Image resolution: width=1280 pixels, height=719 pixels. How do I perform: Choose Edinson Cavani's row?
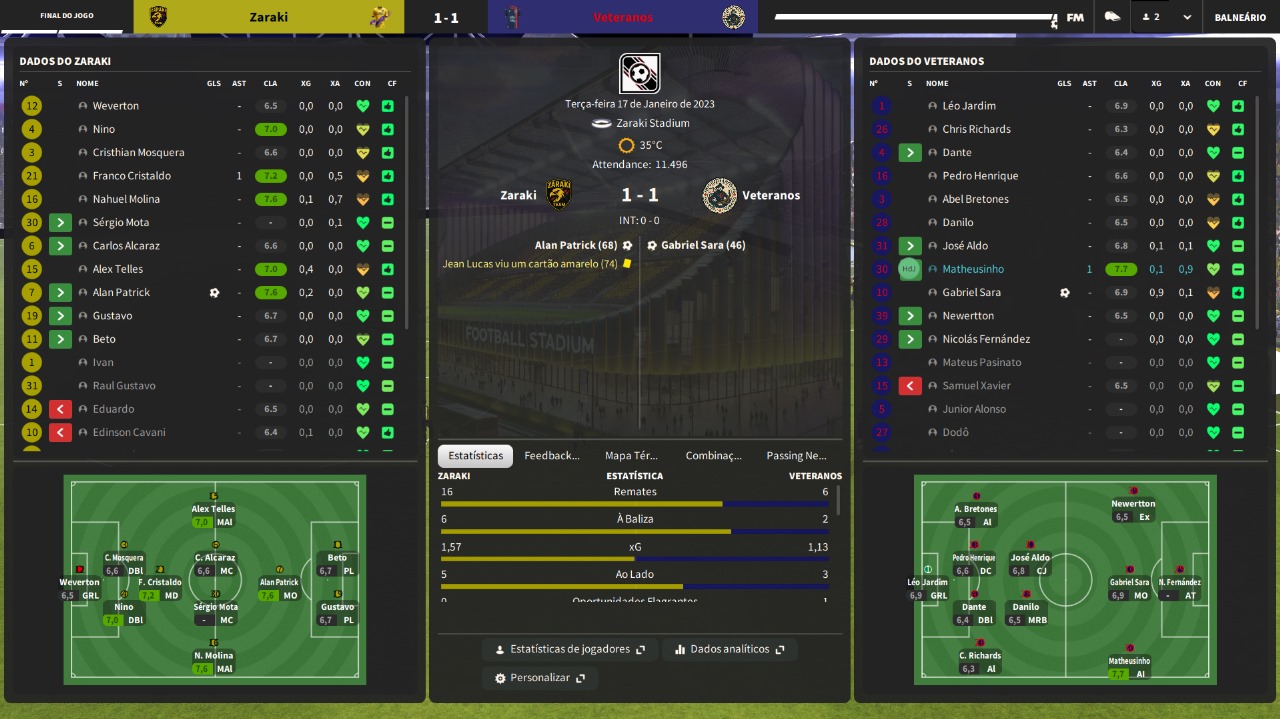(129, 433)
